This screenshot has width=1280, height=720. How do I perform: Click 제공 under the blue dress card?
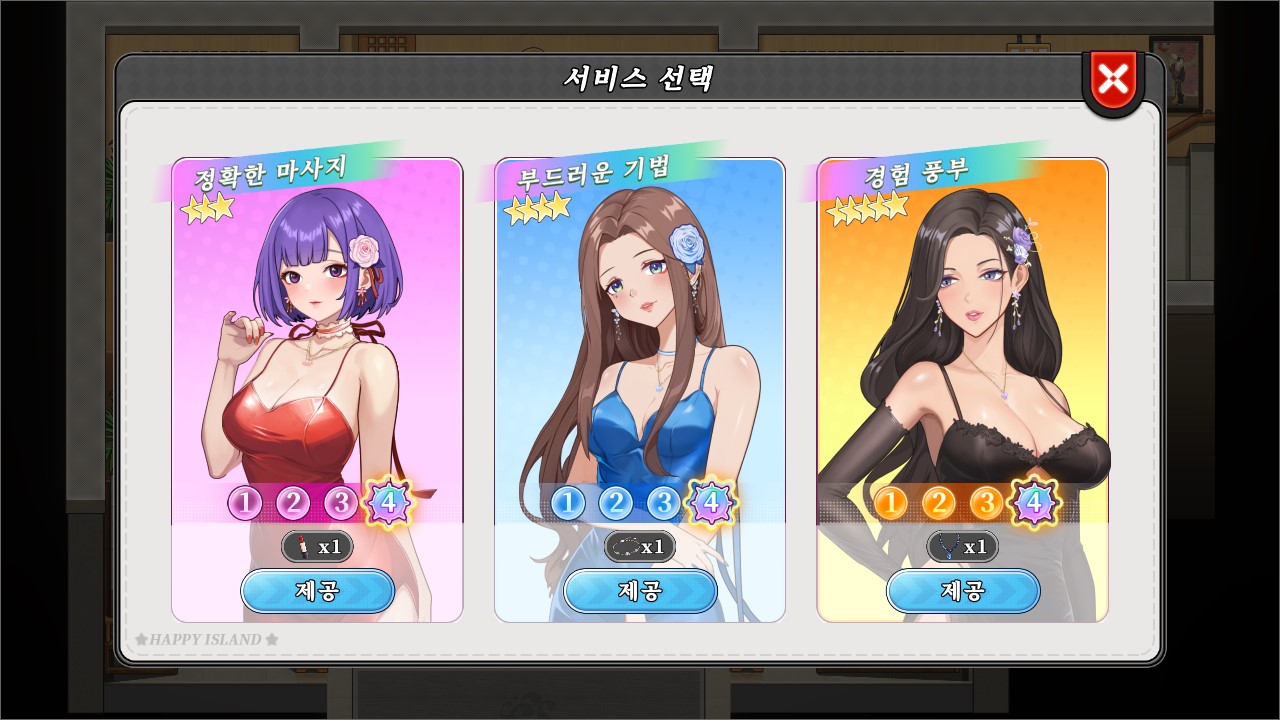coord(640,591)
